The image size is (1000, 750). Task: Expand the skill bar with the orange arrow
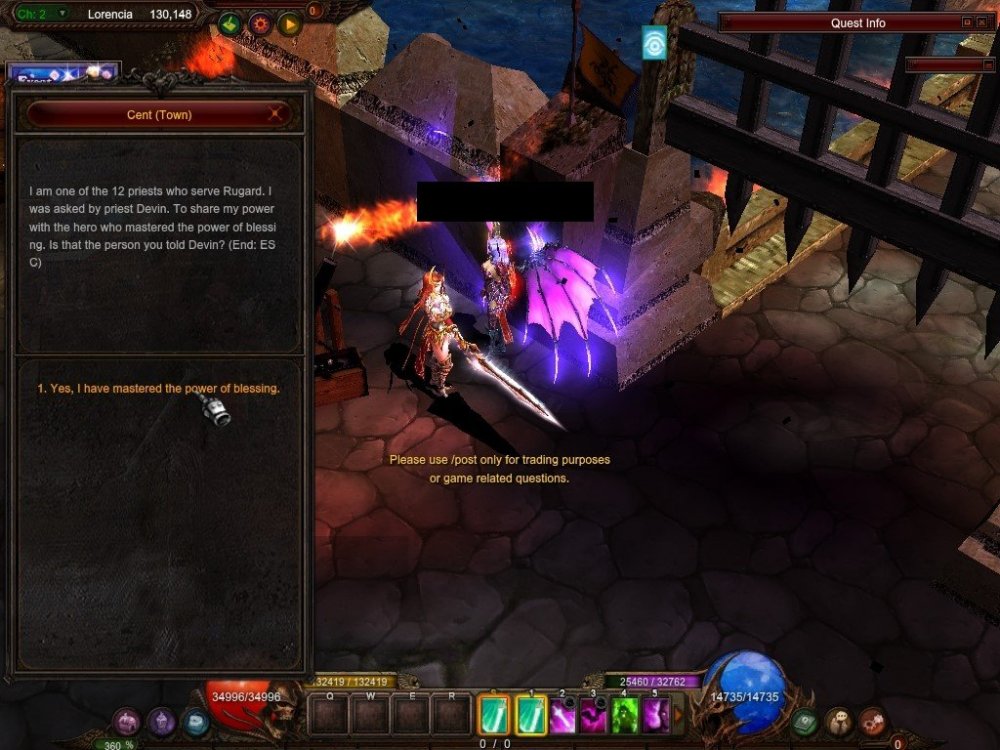(679, 714)
